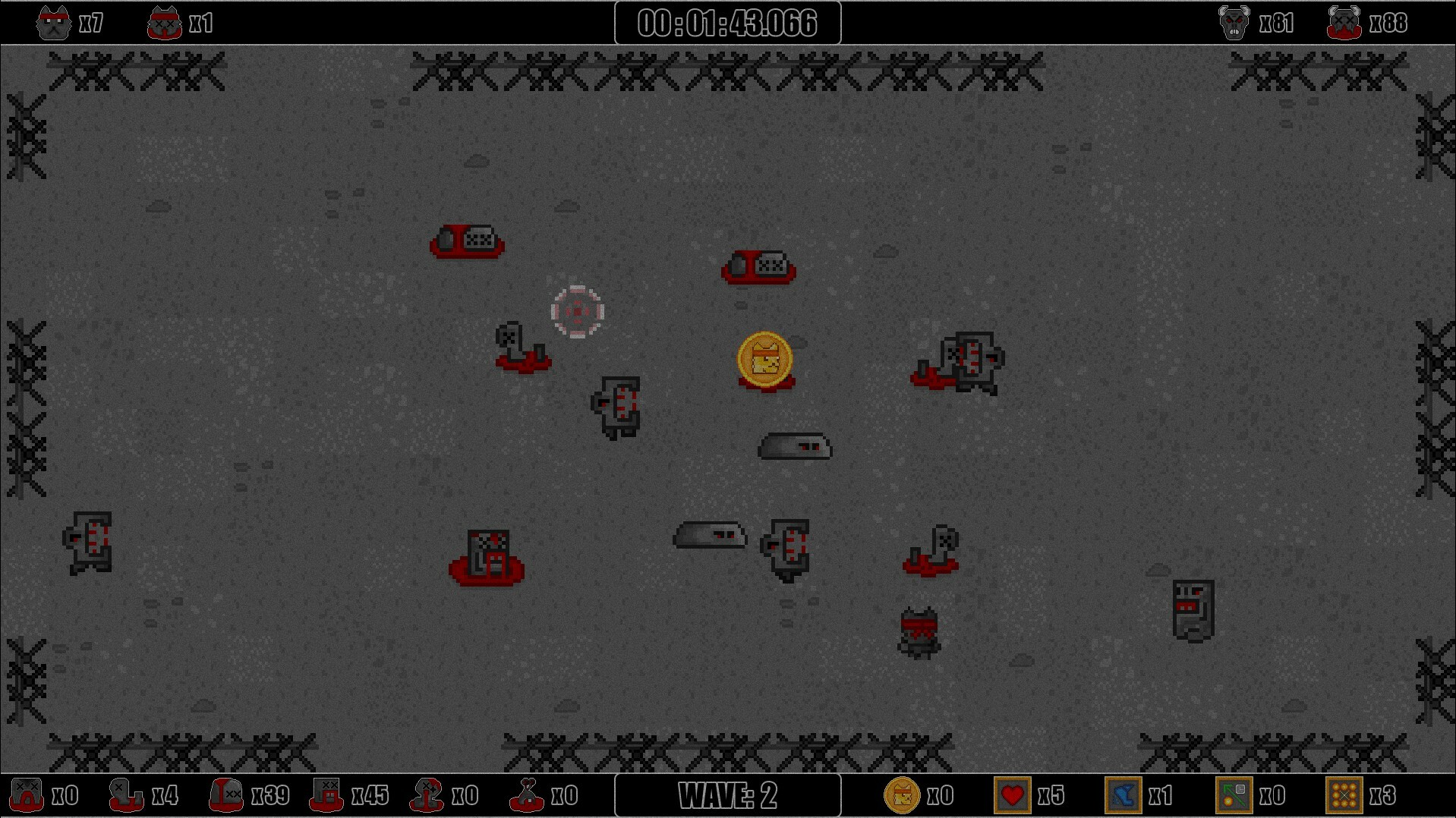Select the horned enemy near the bottom center

(x=919, y=632)
